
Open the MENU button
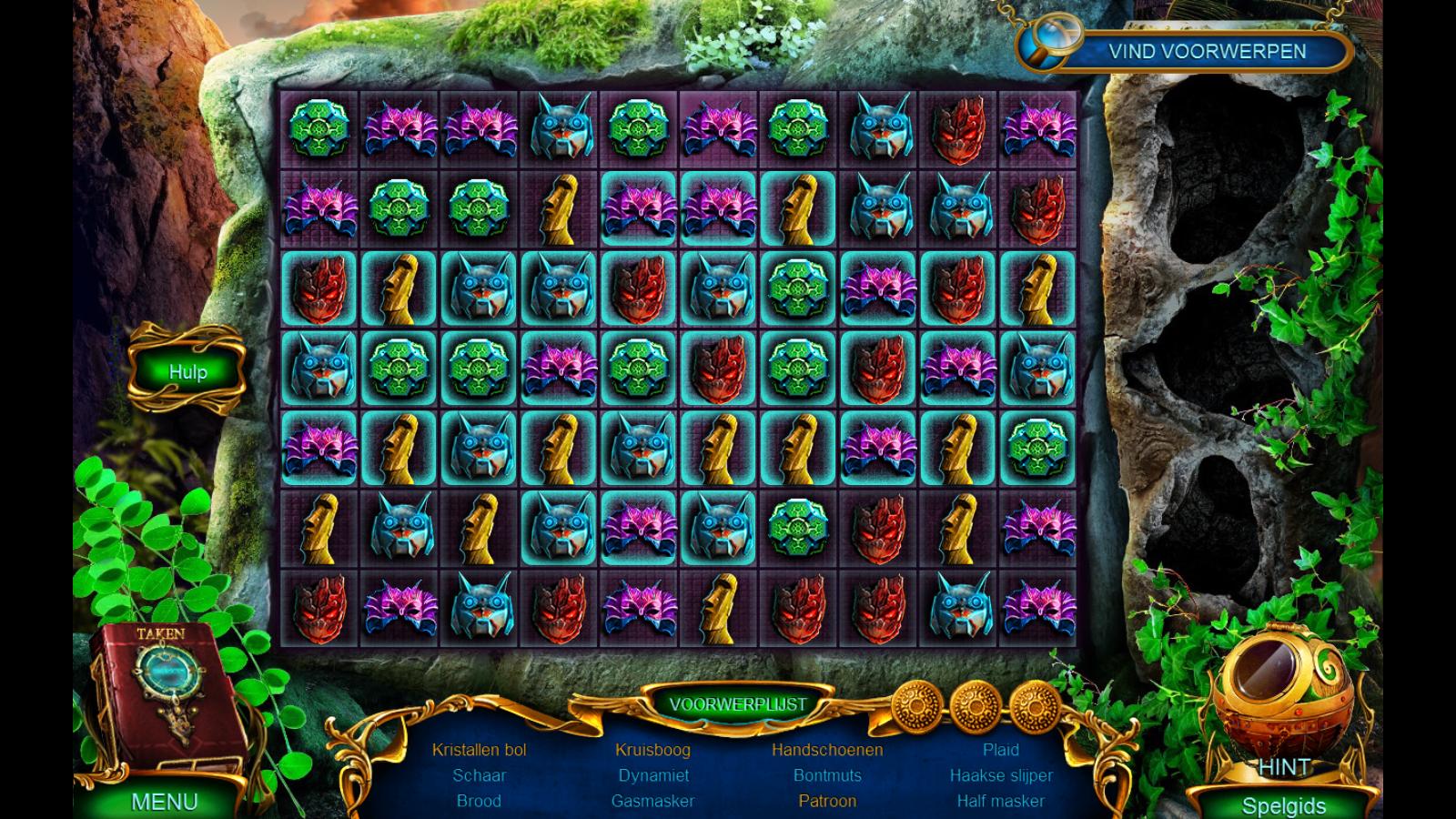pos(164,801)
